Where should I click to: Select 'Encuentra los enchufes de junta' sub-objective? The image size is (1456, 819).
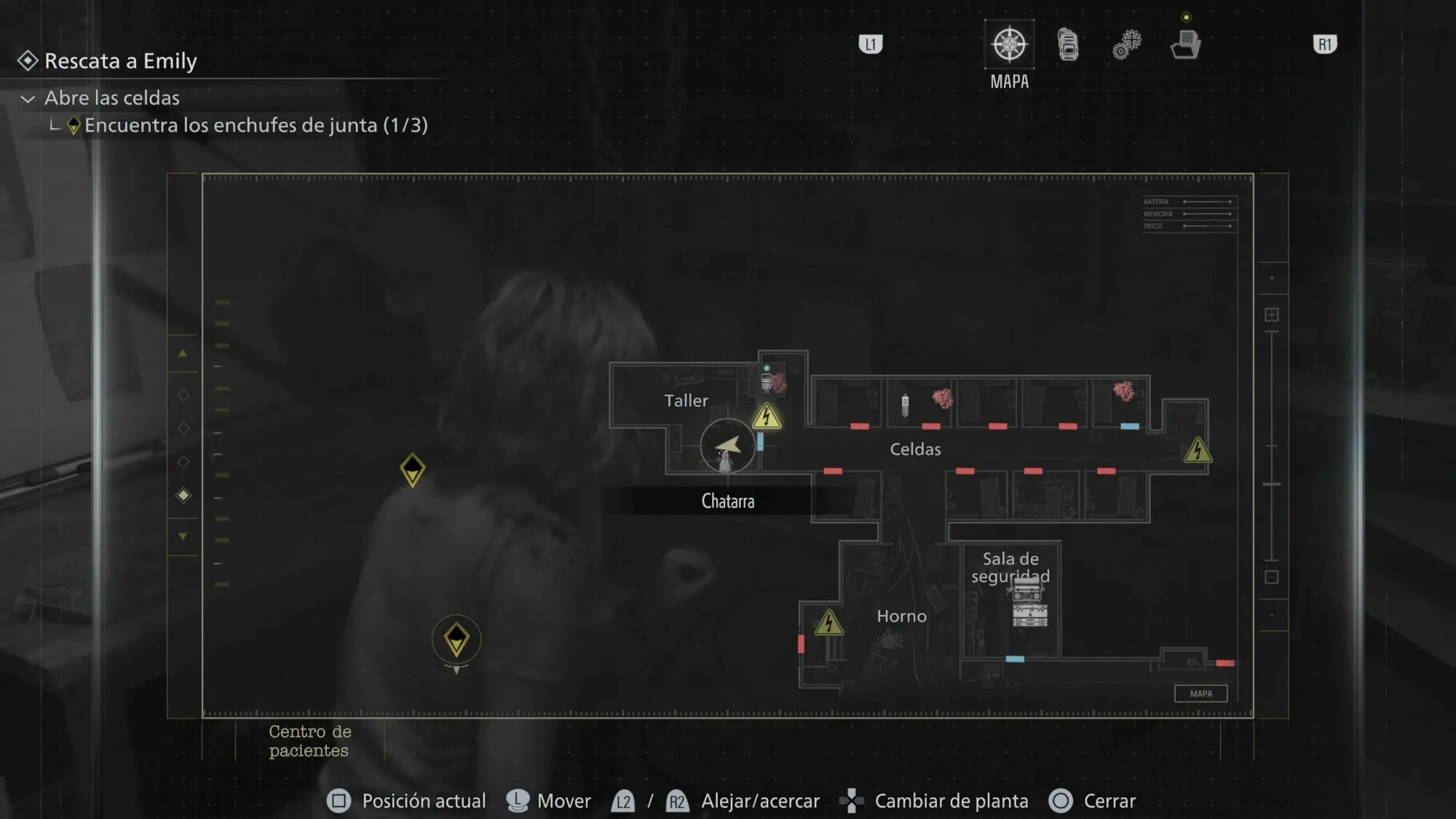256,125
